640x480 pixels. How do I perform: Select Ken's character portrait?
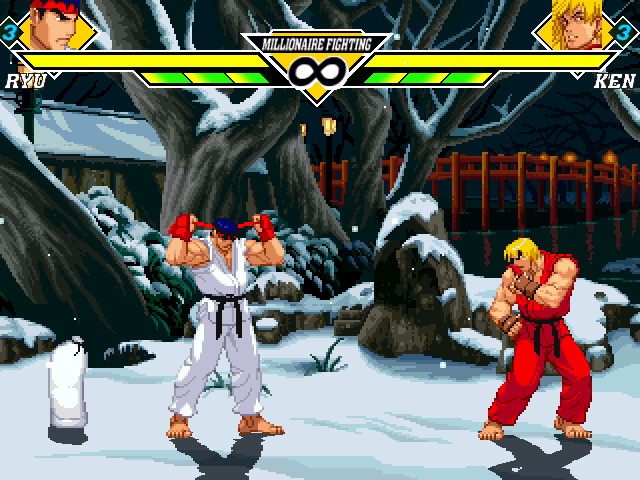tap(578, 27)
